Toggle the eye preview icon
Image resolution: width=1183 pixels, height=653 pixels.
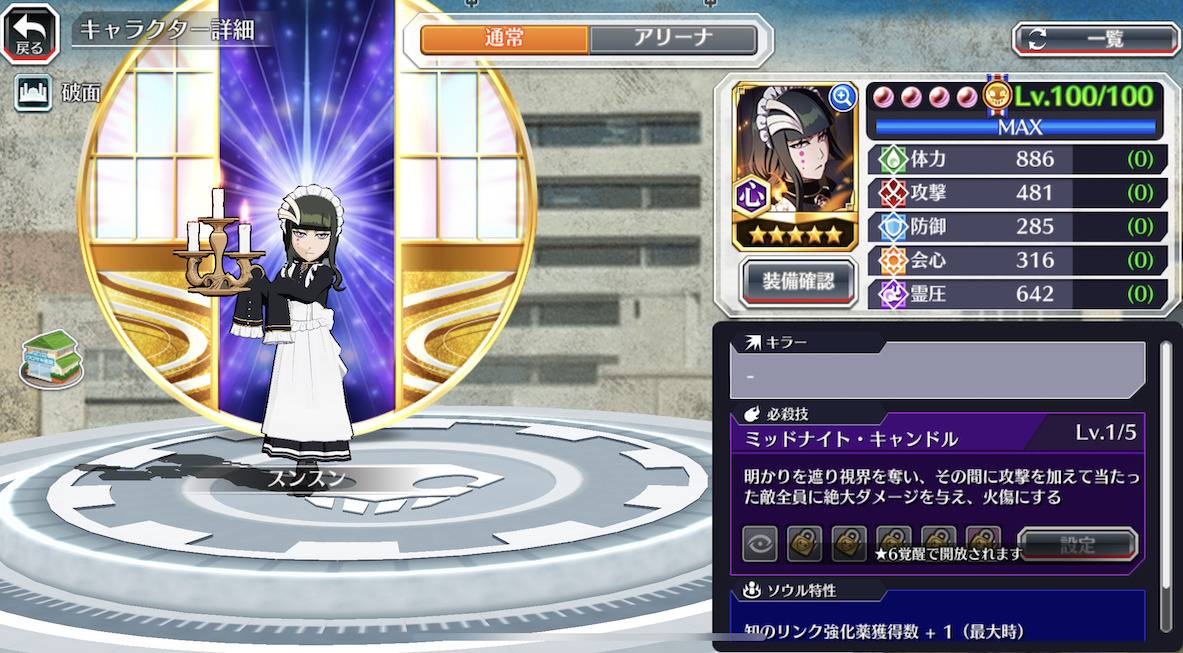coord(760,545)
